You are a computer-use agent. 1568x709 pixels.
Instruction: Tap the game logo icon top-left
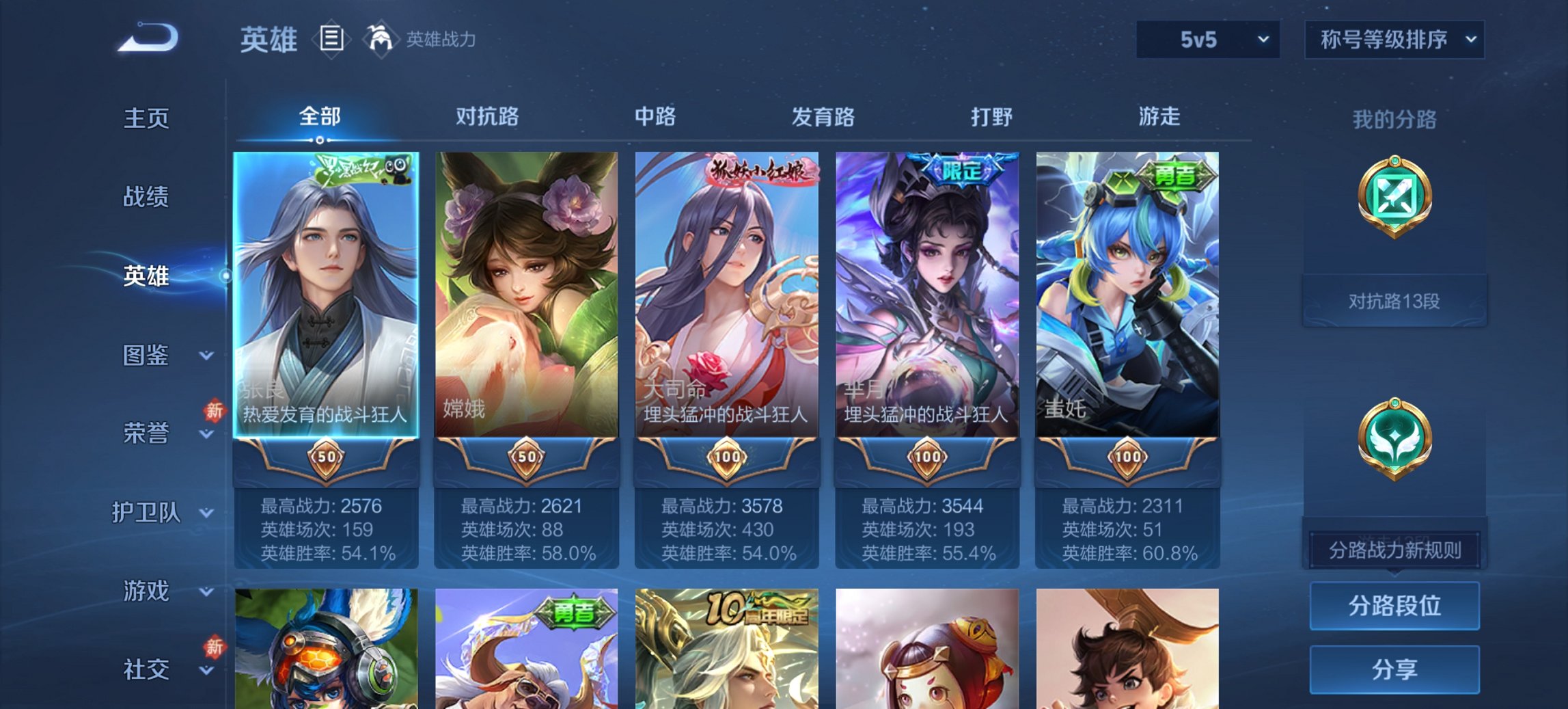(147, 38)
